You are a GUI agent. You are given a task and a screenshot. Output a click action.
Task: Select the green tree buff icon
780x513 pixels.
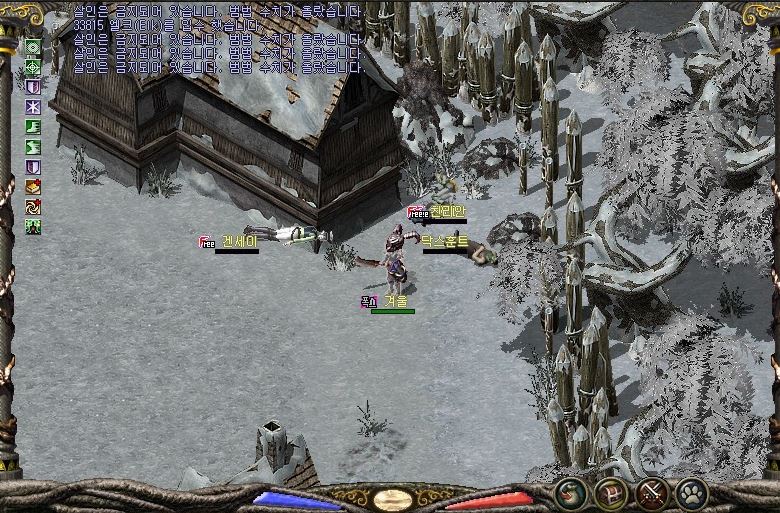(33, 226)
